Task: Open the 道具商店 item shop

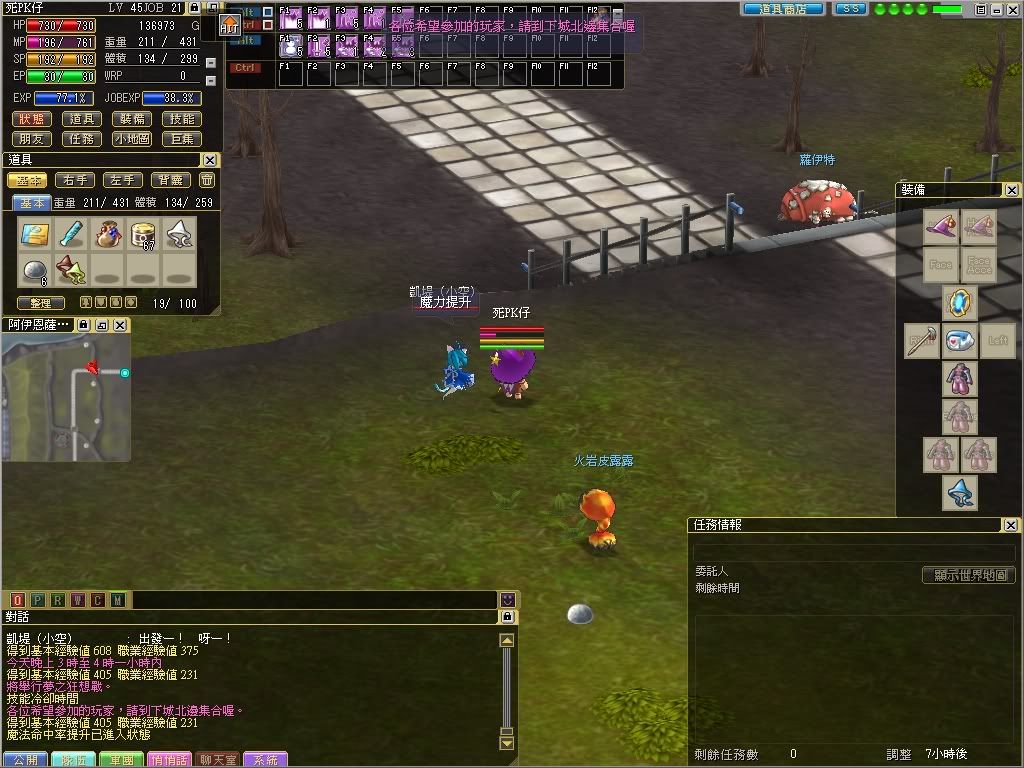Action: pos(783,9)
